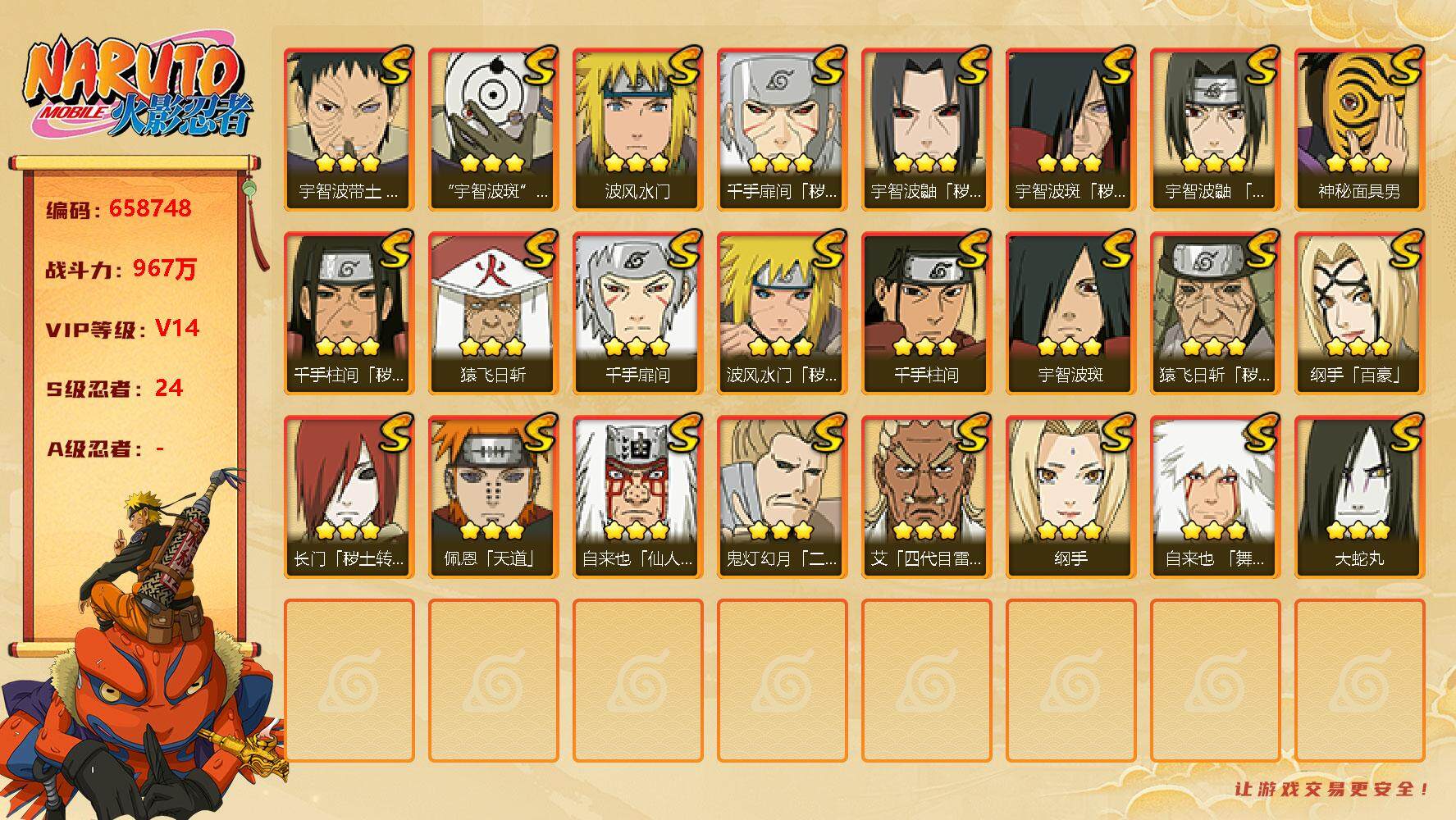Select the 宇智波带土 ninja card
The width and height of the screenshot is (1456, 820).
pos(349,130)
